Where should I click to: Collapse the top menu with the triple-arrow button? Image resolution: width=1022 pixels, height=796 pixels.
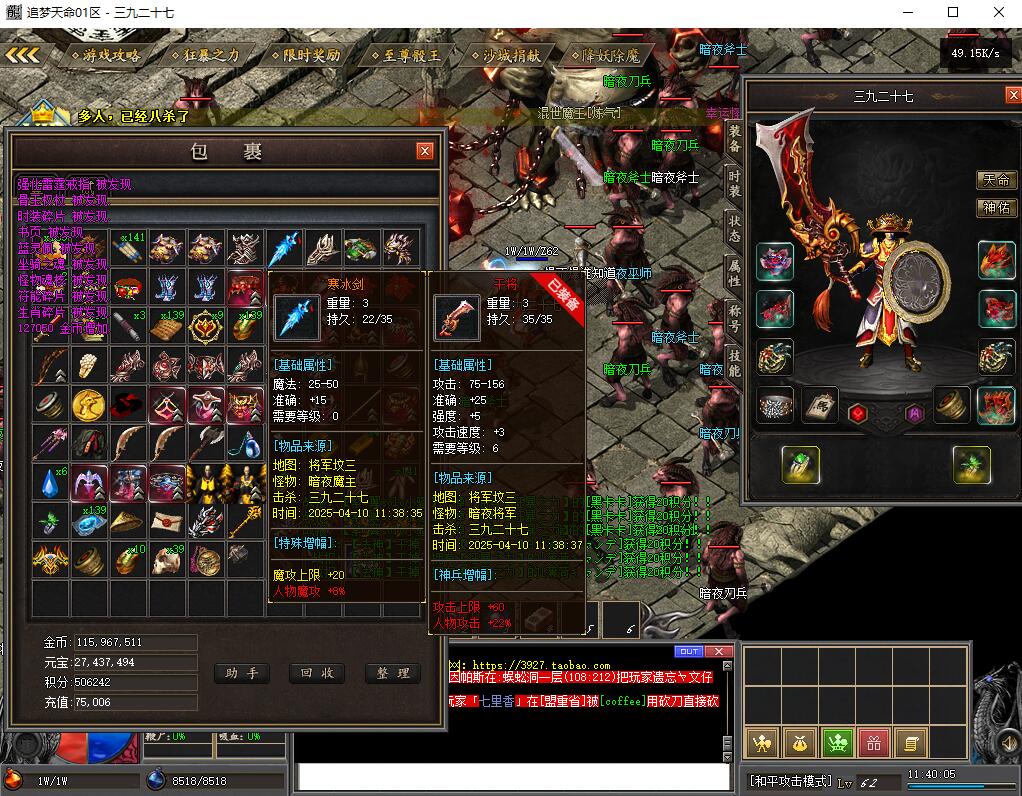pyautogui.click(x=23, y=55)
